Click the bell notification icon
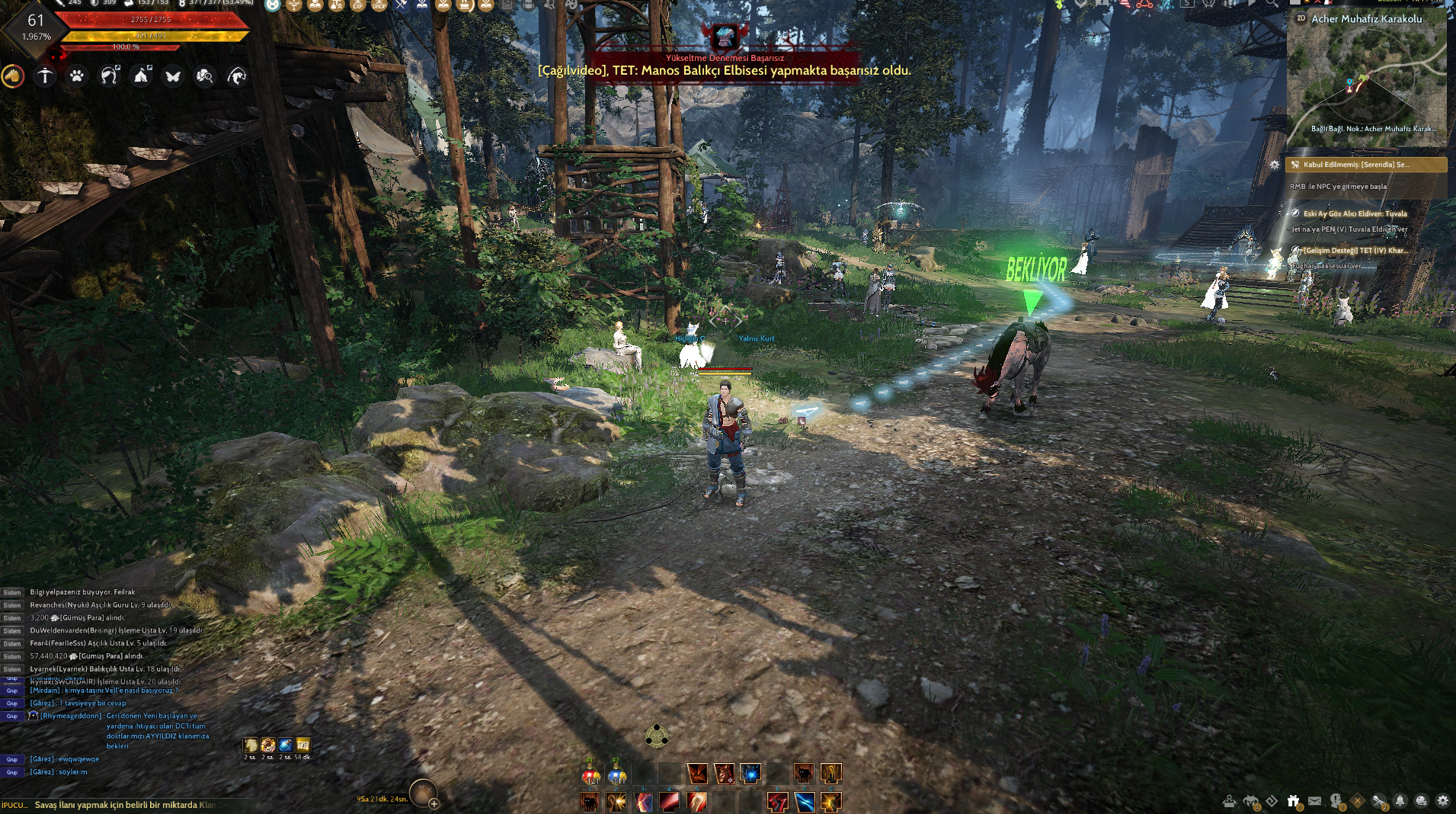1456x814 pixels. pyautogui.click(x=1400, y=800)
